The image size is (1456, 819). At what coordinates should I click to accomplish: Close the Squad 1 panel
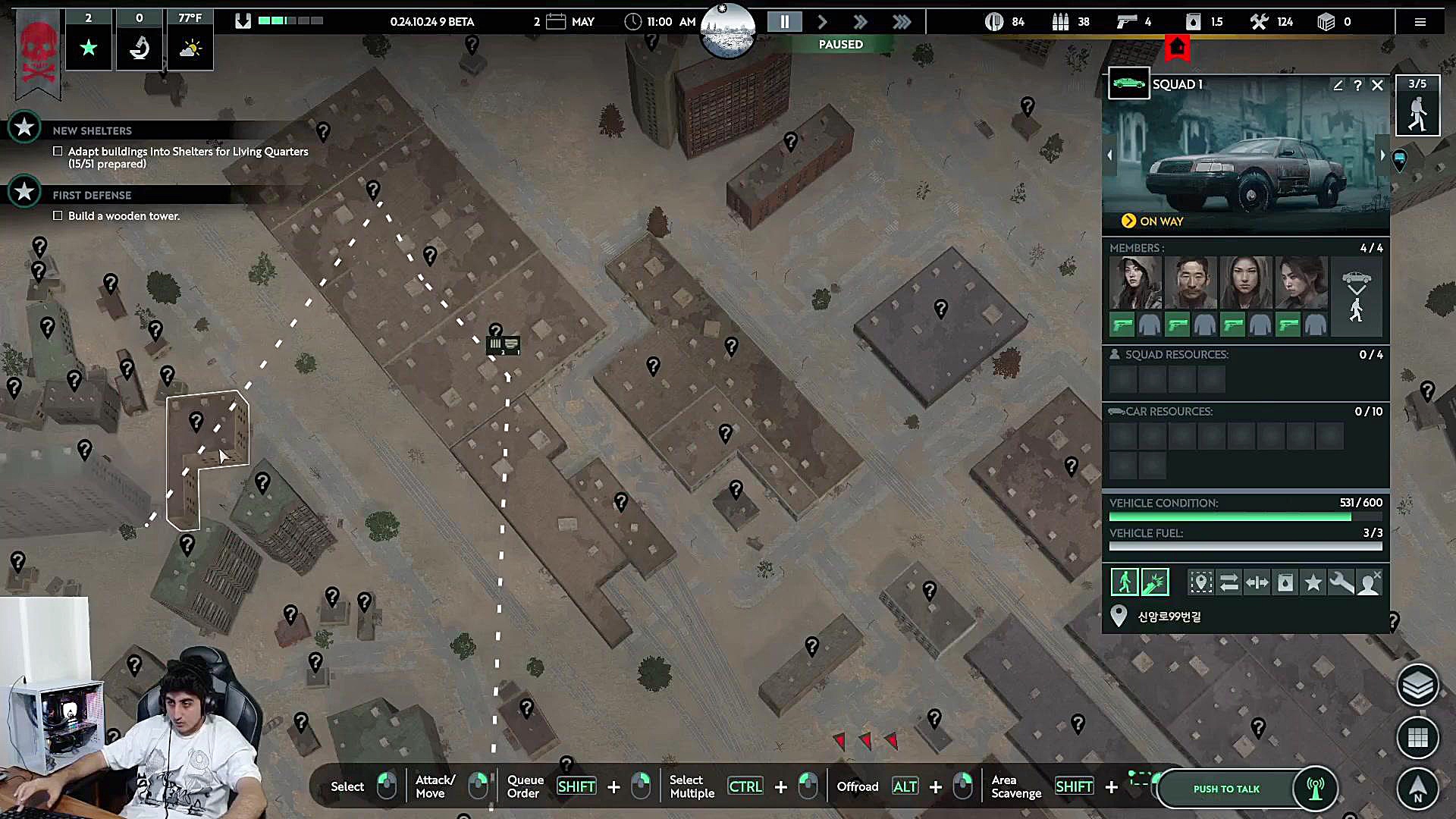click(x=1377, y=85)
